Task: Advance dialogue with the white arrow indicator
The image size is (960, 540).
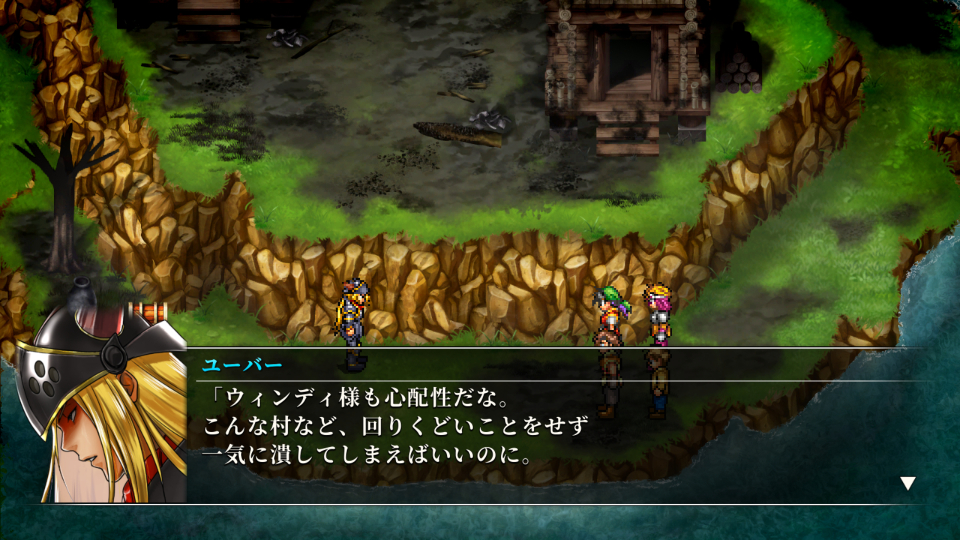Action: pos(907,483)
